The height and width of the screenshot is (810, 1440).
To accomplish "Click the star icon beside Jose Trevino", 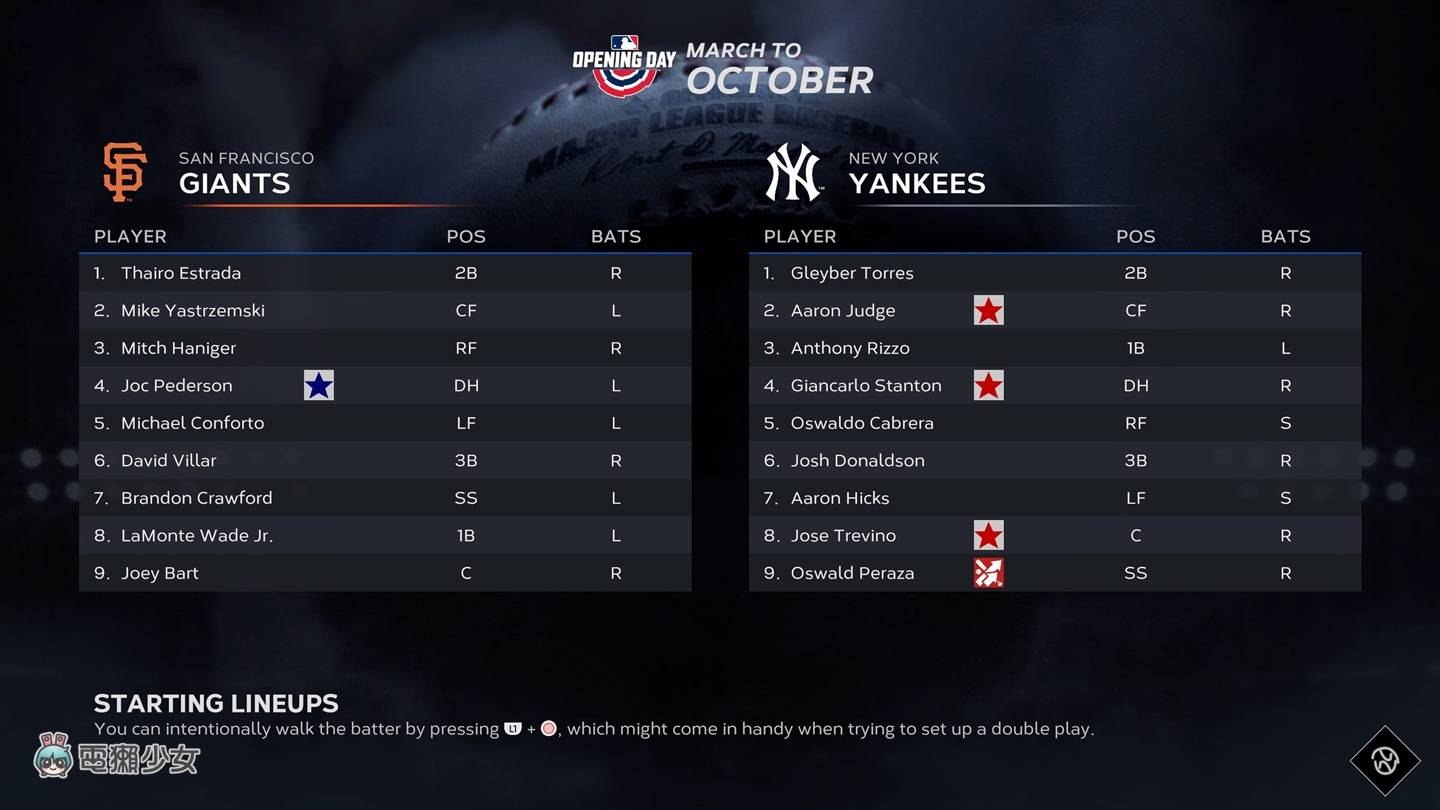I will coord(988,535).
